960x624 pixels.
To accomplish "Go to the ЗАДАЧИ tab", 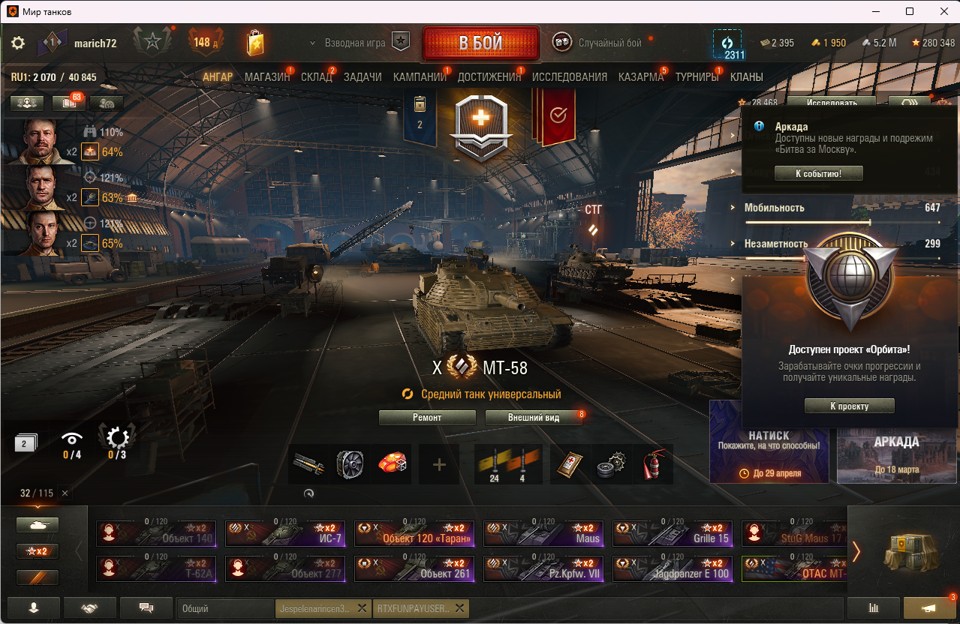I will point(362,77).
